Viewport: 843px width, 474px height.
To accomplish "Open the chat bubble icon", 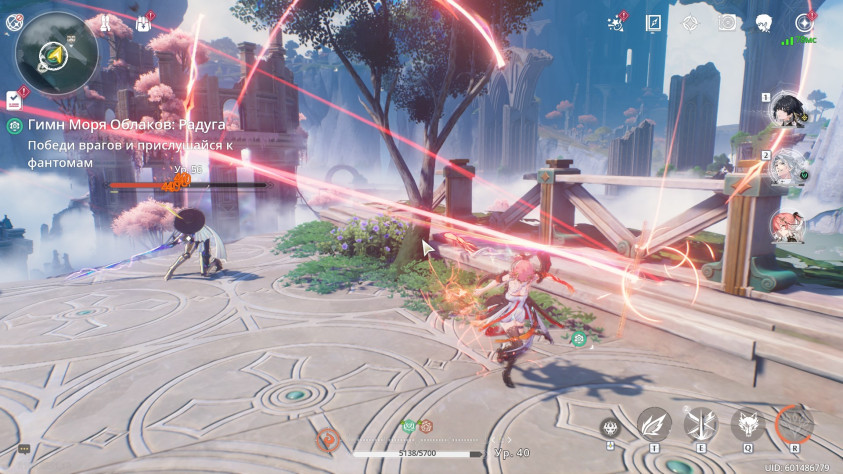I will click(x=24, y=450).
